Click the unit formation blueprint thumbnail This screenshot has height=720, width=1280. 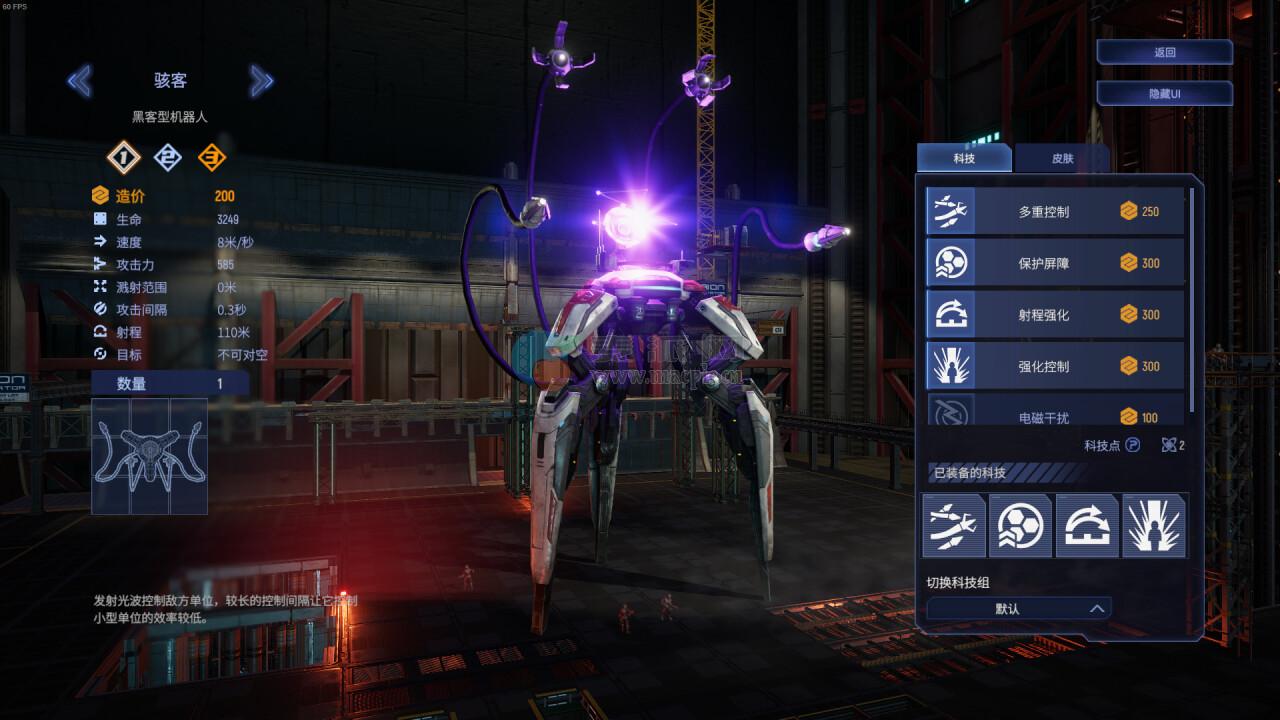pos(149,456)
